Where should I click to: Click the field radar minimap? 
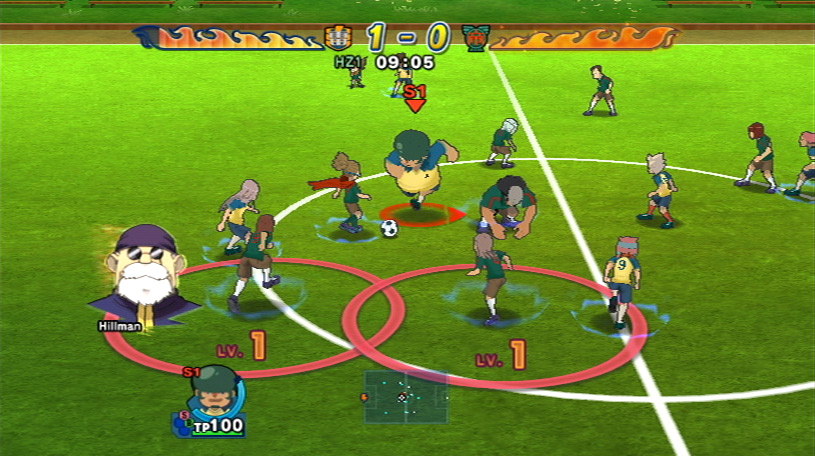[x=404, y=396]
